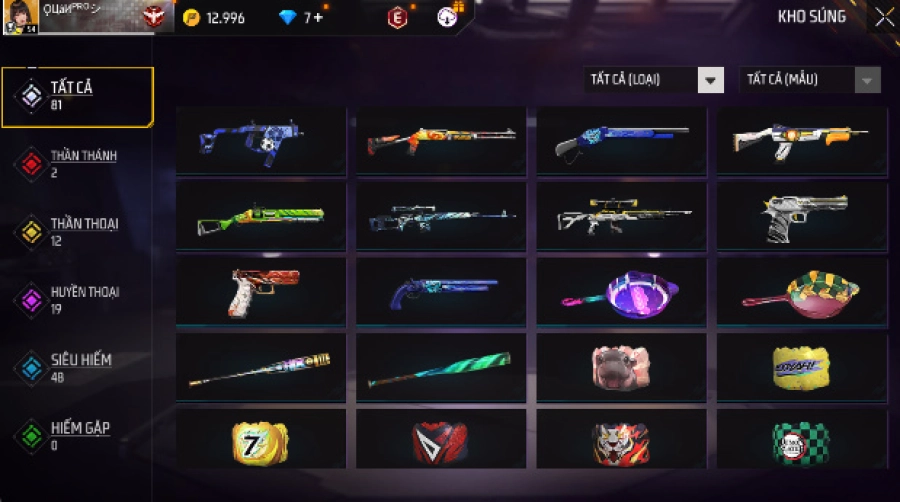Show the Huyền Thoại rarity tab
Screen dimensions: 900x502
[78, 299]
